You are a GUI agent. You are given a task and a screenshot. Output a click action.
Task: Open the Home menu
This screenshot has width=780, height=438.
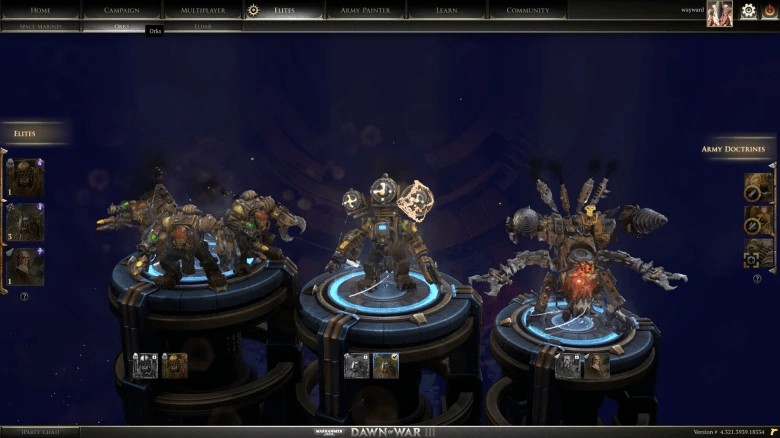tap(40, 10)
